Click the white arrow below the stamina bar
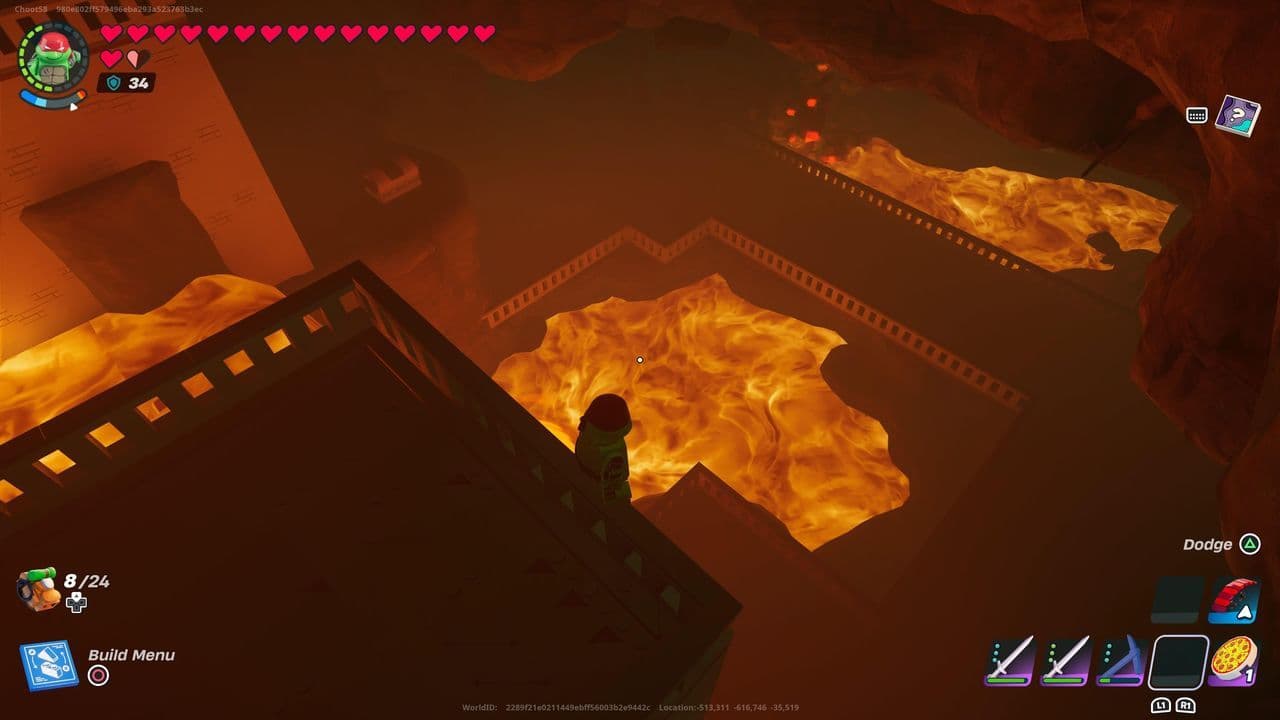 [x=73, y=107]
